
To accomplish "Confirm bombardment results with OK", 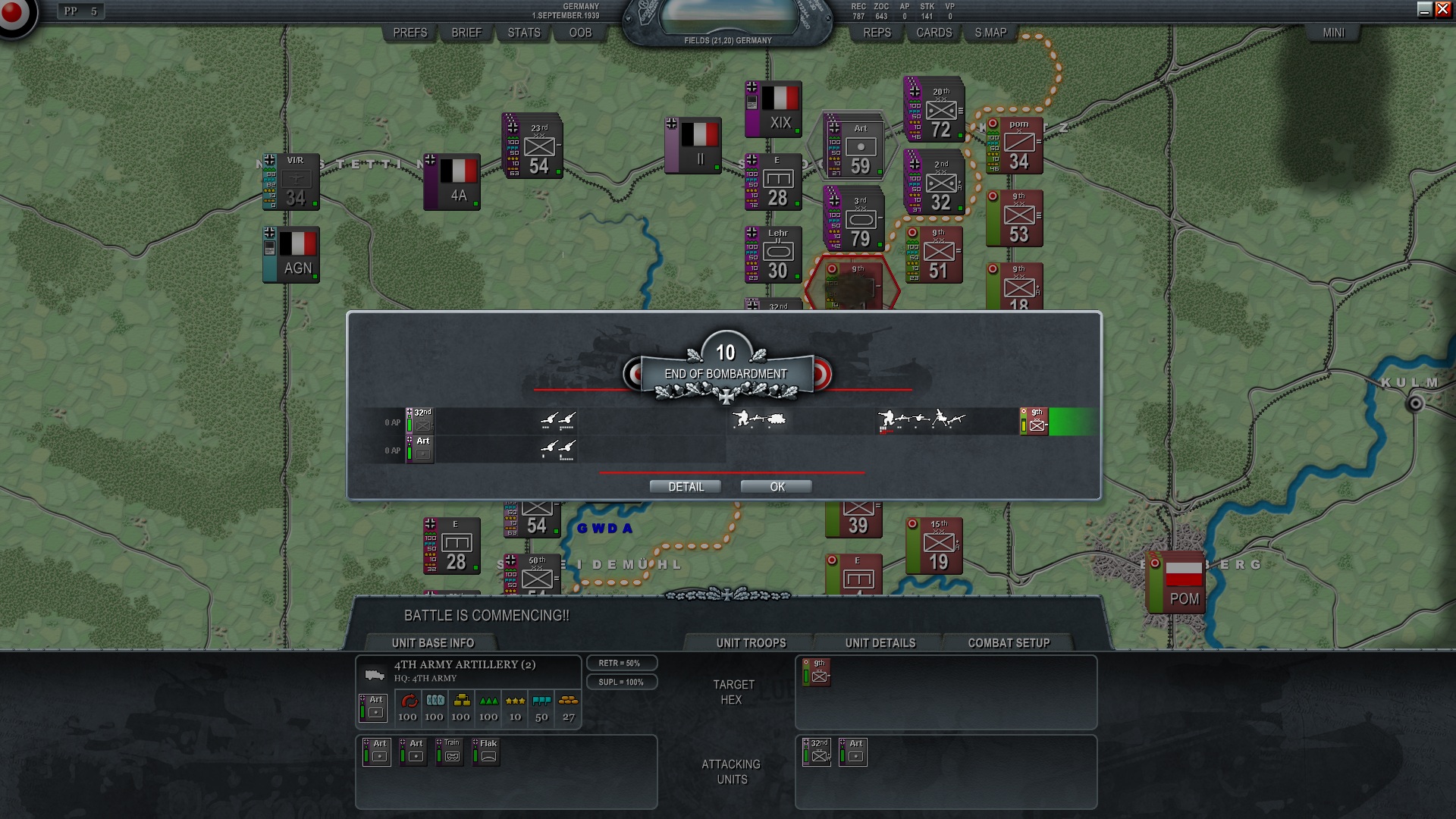I will [x=775, y=486].
